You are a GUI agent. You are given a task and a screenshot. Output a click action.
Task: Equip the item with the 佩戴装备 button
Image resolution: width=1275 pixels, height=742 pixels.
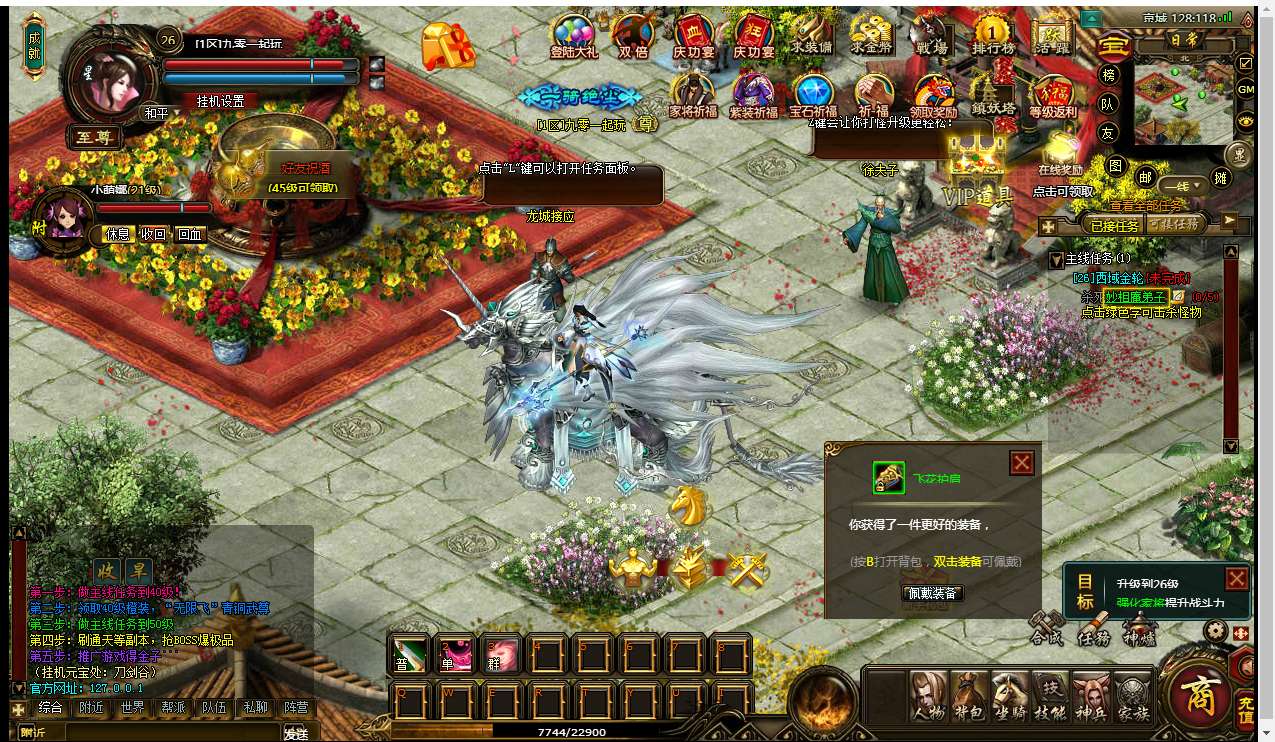(932, 593)
